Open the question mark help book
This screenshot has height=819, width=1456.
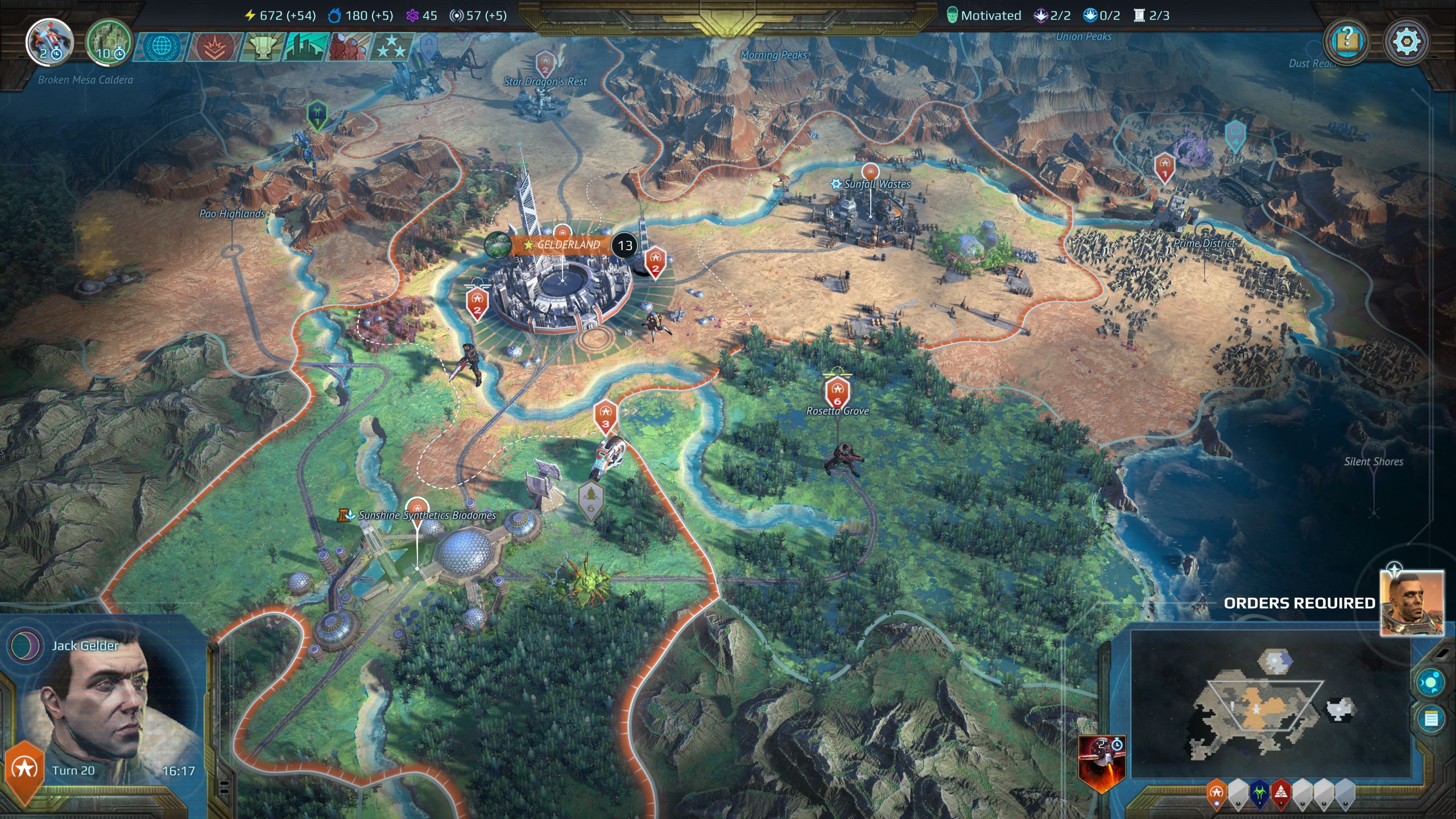1347,42
